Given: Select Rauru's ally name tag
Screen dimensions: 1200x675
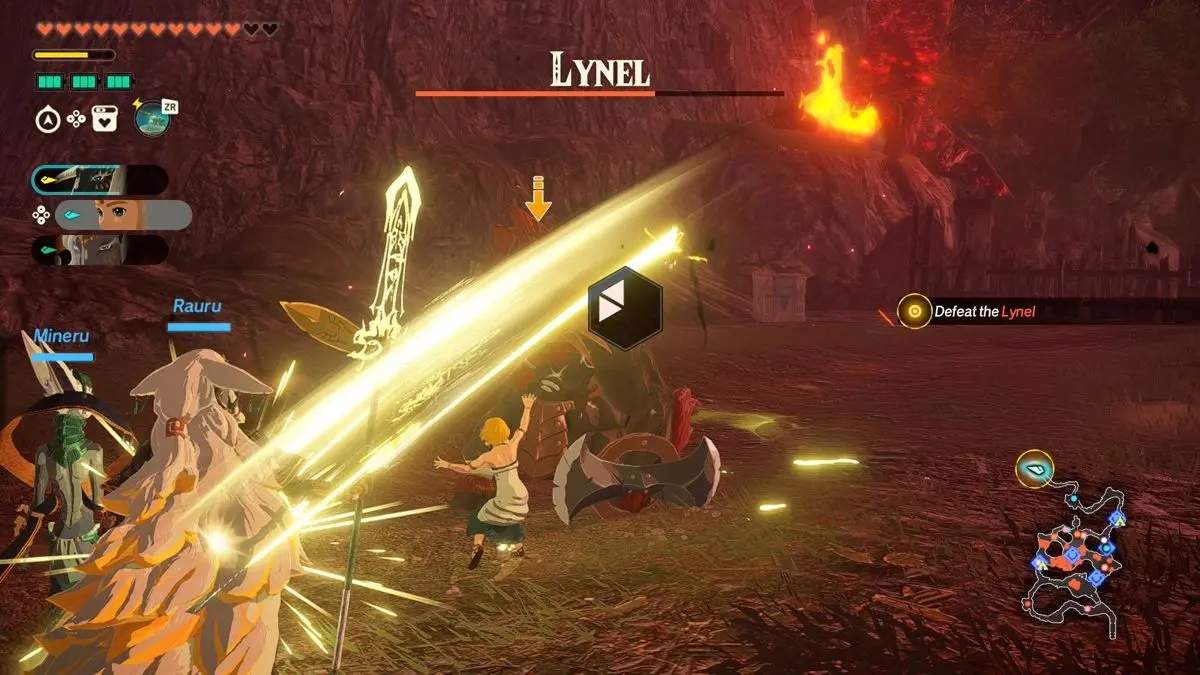Looking at the screenshot, I should coord(196,306).
